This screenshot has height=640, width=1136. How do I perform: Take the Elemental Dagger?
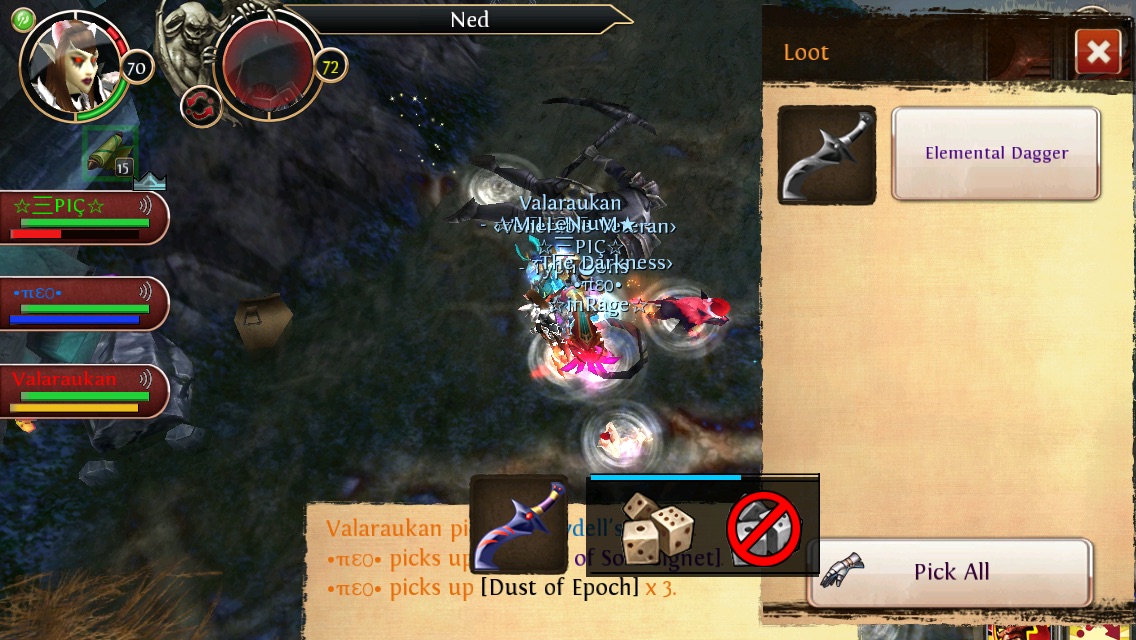(x=996, y=154)
